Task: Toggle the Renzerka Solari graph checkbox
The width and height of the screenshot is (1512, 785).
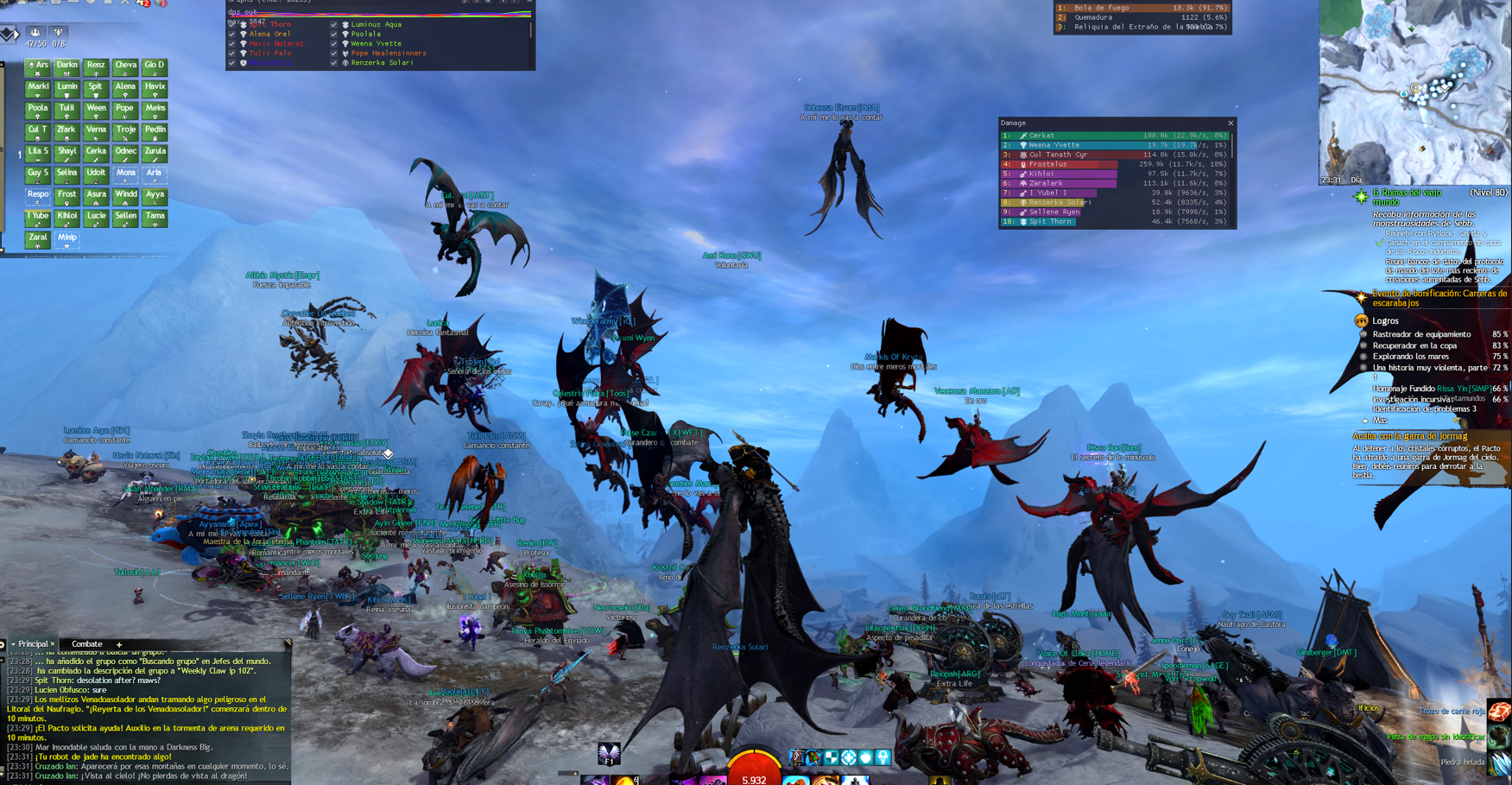Action: (334, 63)
